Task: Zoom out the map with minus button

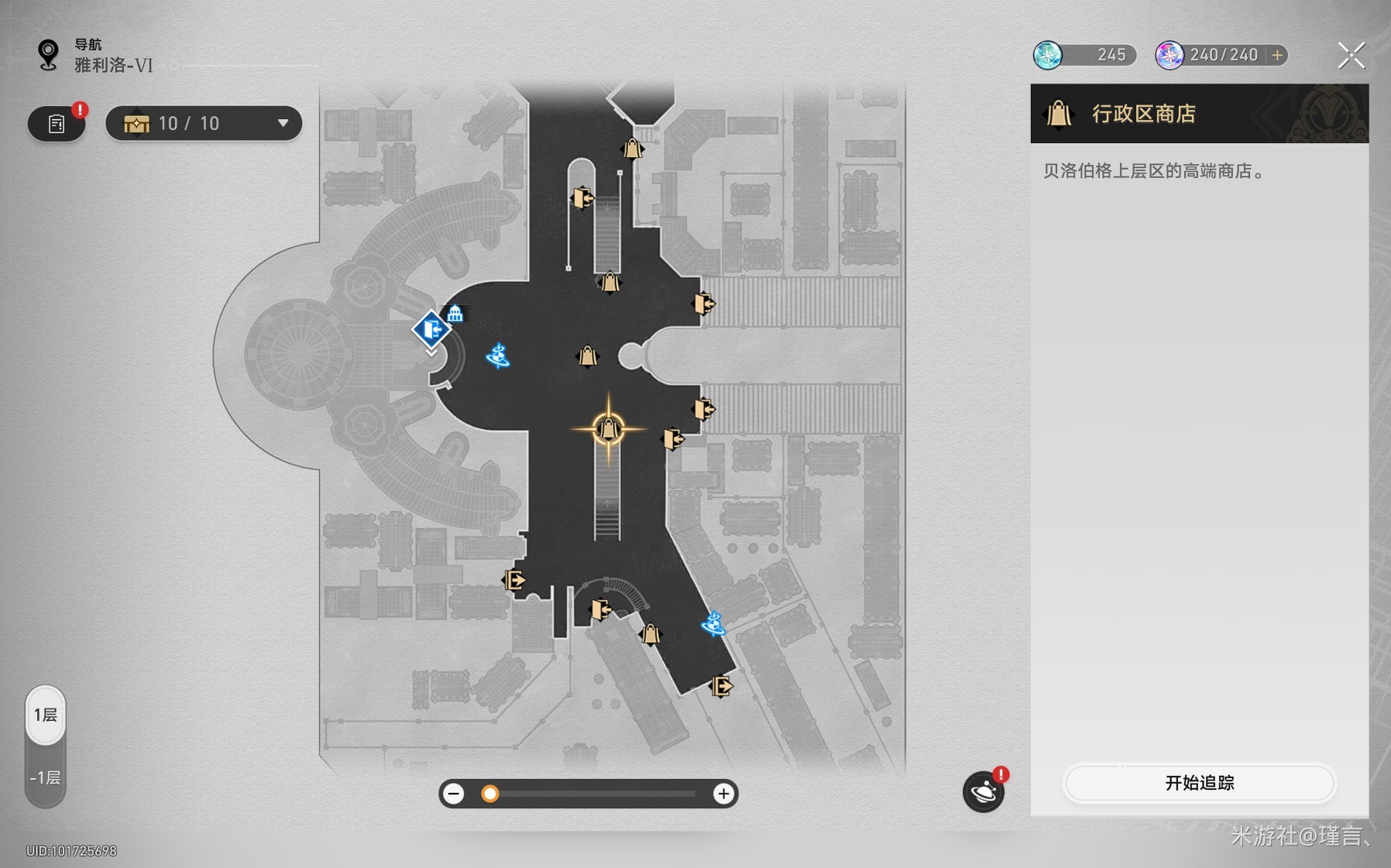Action: tap(454, 794)
